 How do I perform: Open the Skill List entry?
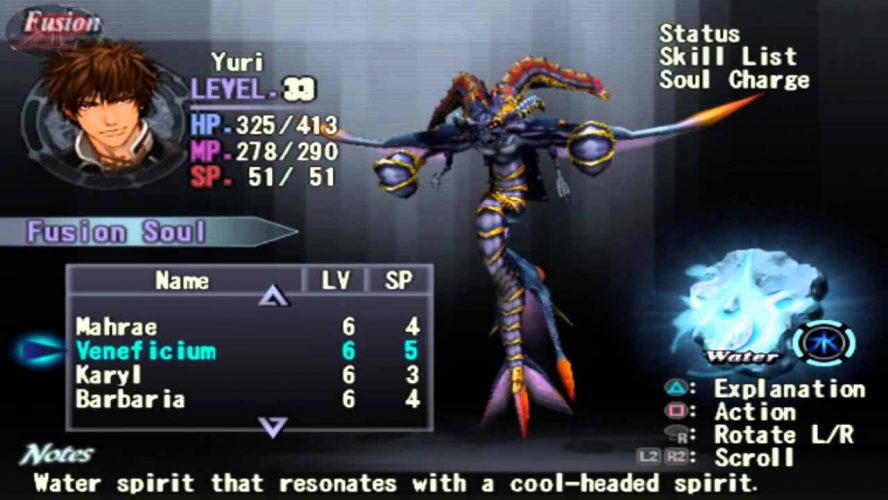727,57
